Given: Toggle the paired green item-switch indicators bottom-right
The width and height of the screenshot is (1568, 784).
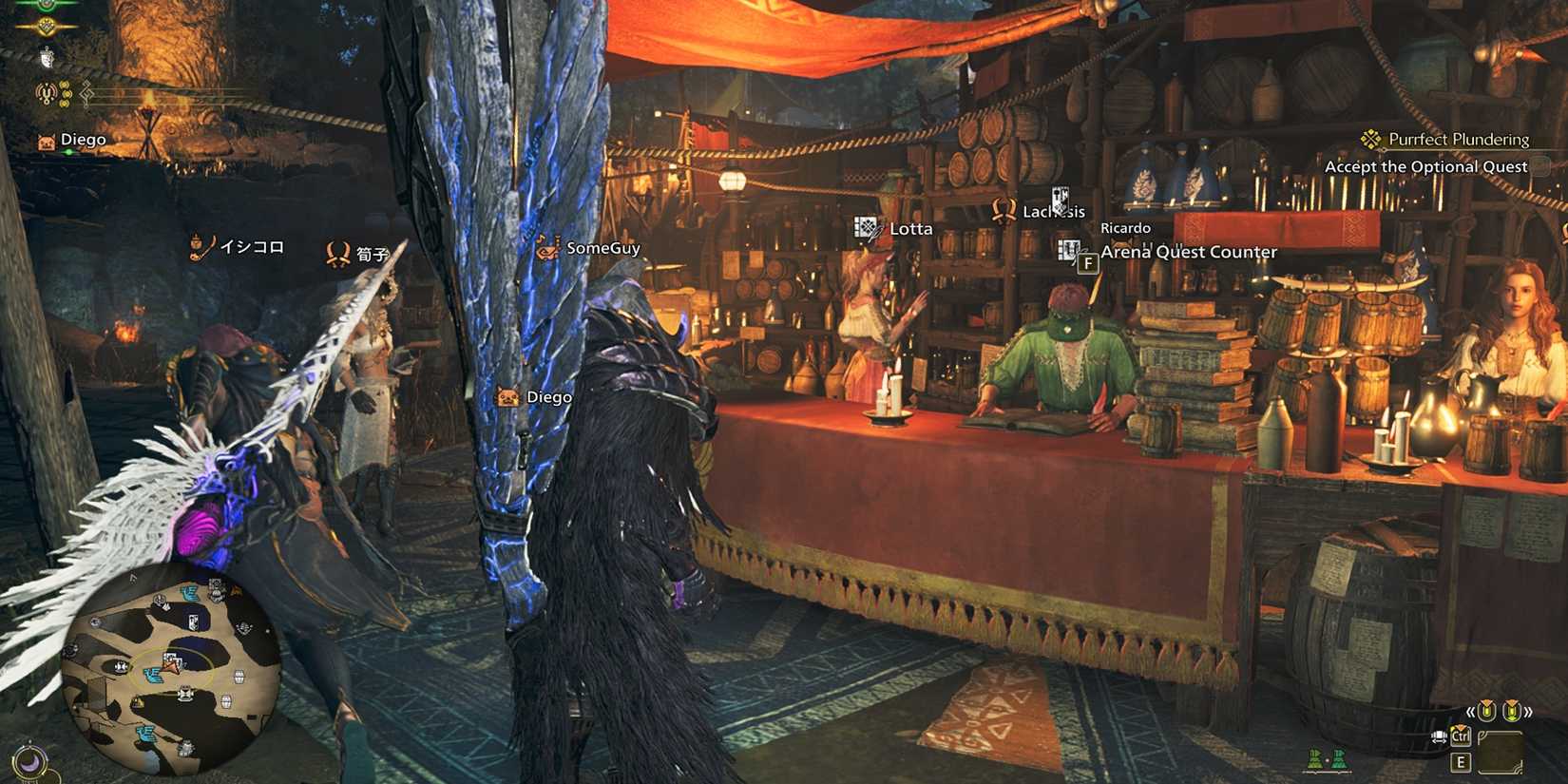Looking at the screenshot, I should 1328,758.
